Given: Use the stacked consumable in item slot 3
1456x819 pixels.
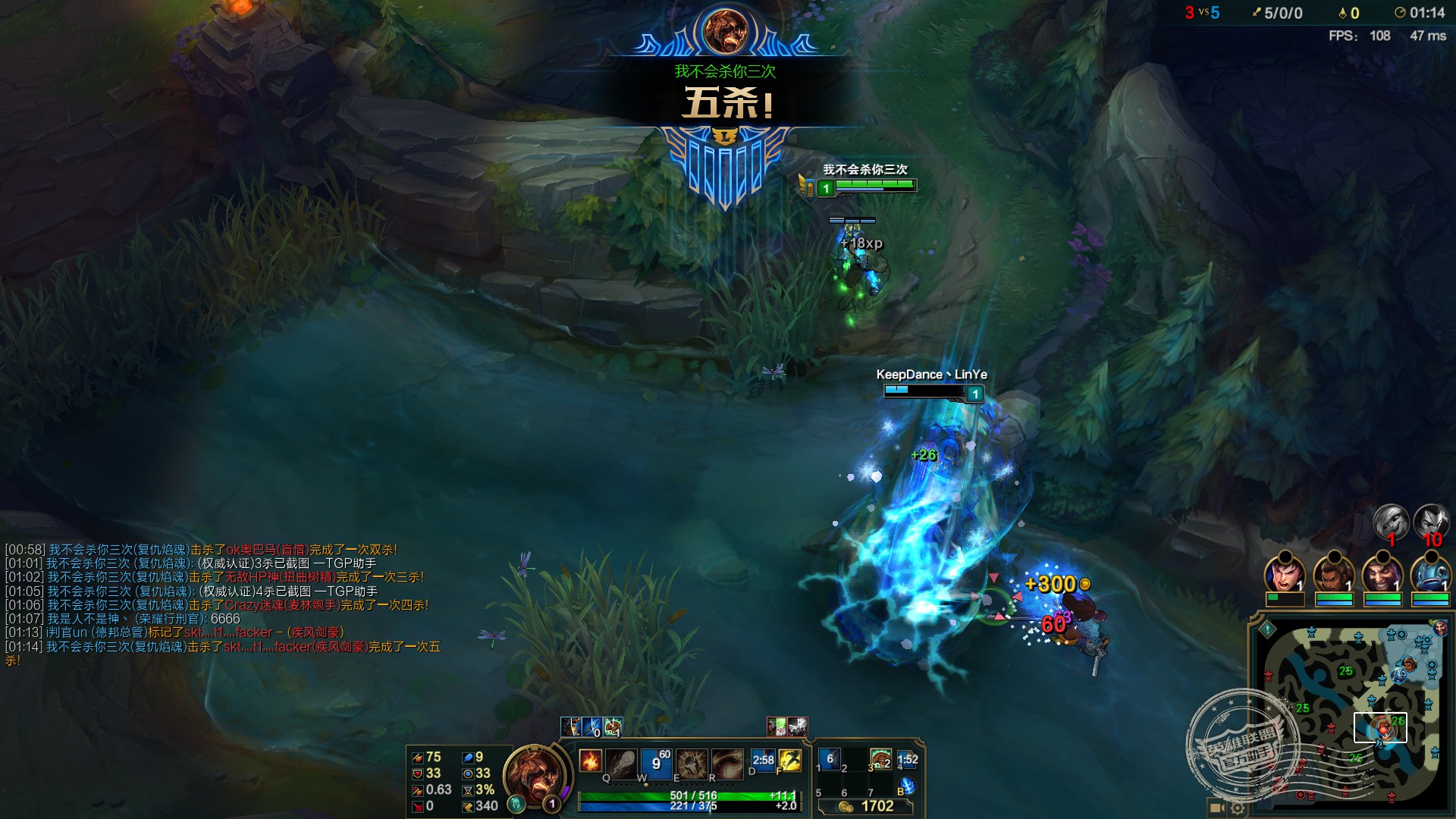Looking at the screenshot, I should (x=880, y=759).
